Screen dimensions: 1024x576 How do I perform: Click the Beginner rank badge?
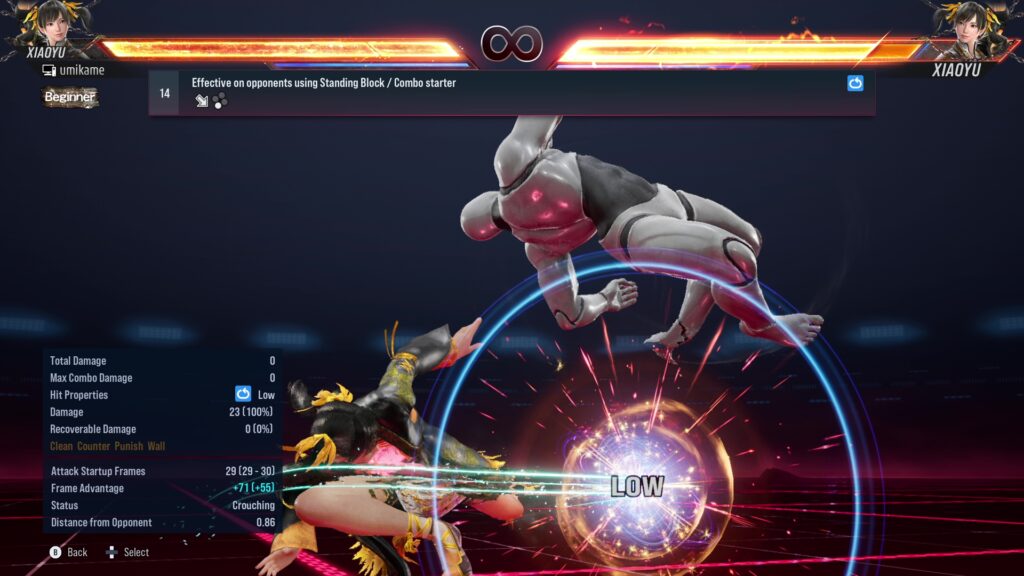(x=70, y=97)
